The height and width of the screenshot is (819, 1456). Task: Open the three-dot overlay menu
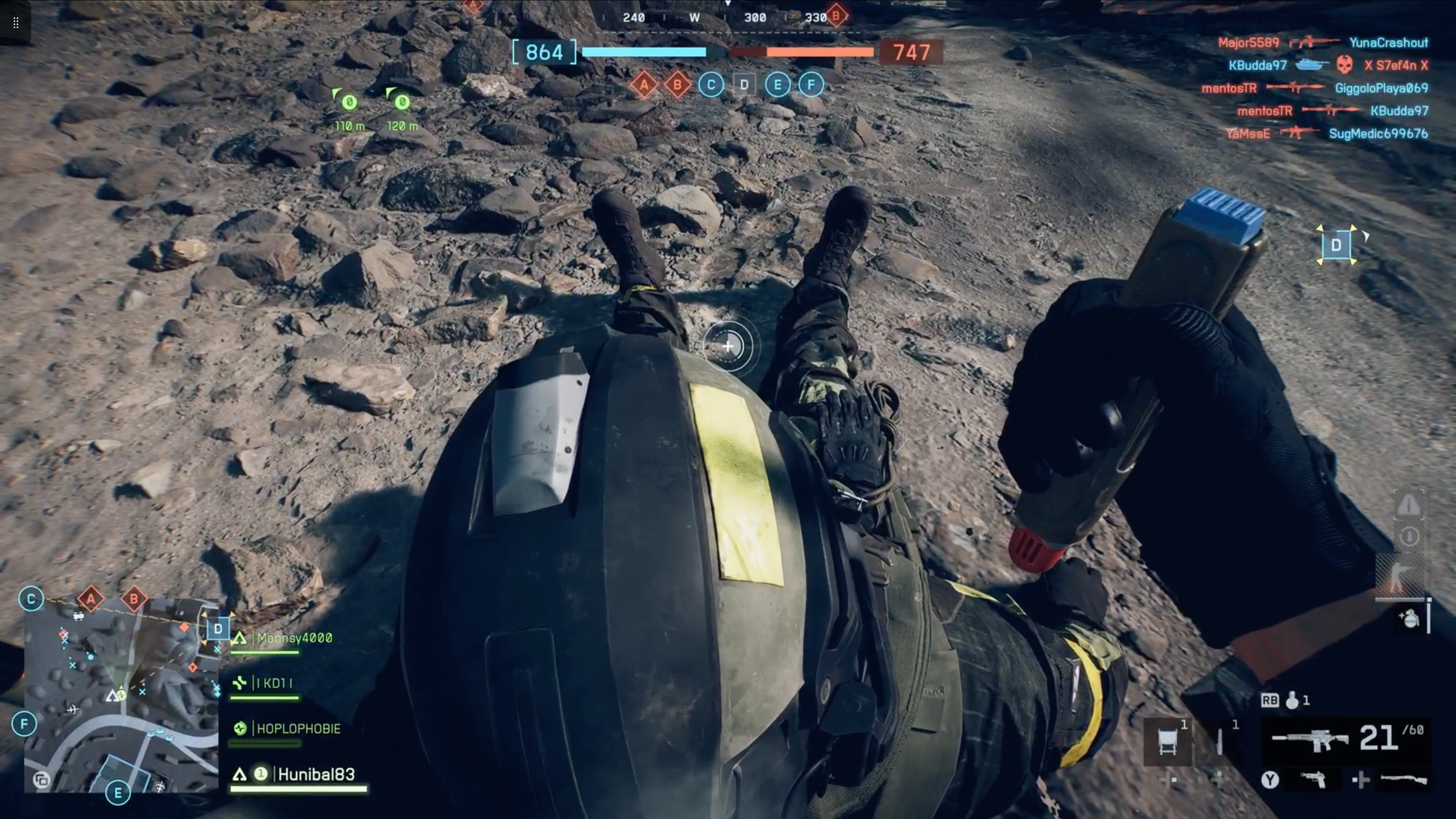tap(15, 23)
